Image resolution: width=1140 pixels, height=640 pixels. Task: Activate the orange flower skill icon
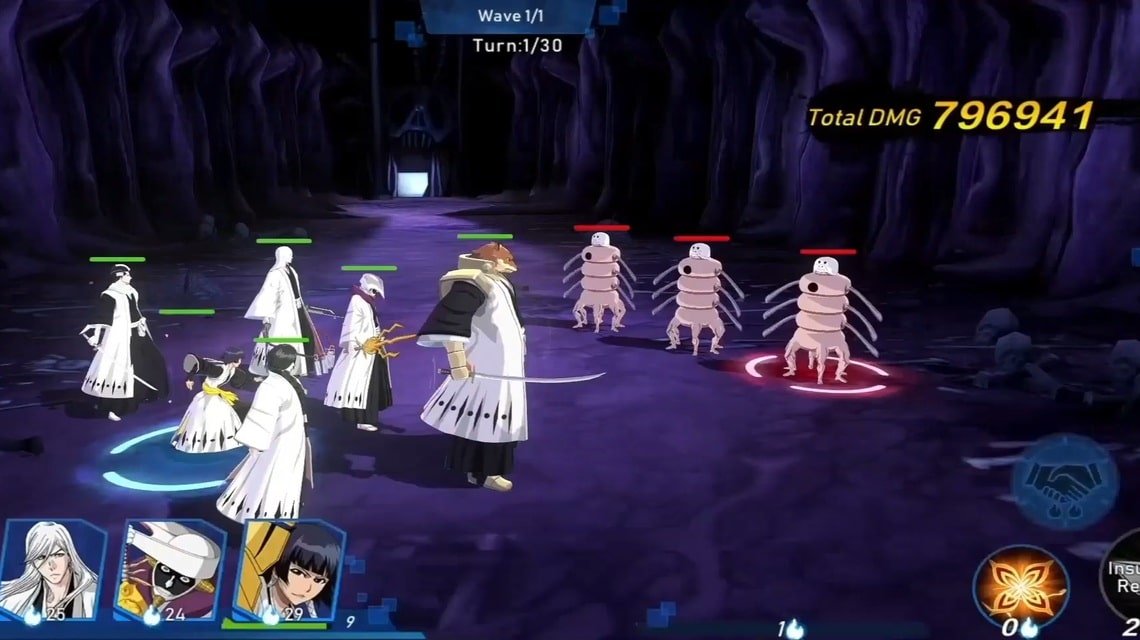(1020, 587)
